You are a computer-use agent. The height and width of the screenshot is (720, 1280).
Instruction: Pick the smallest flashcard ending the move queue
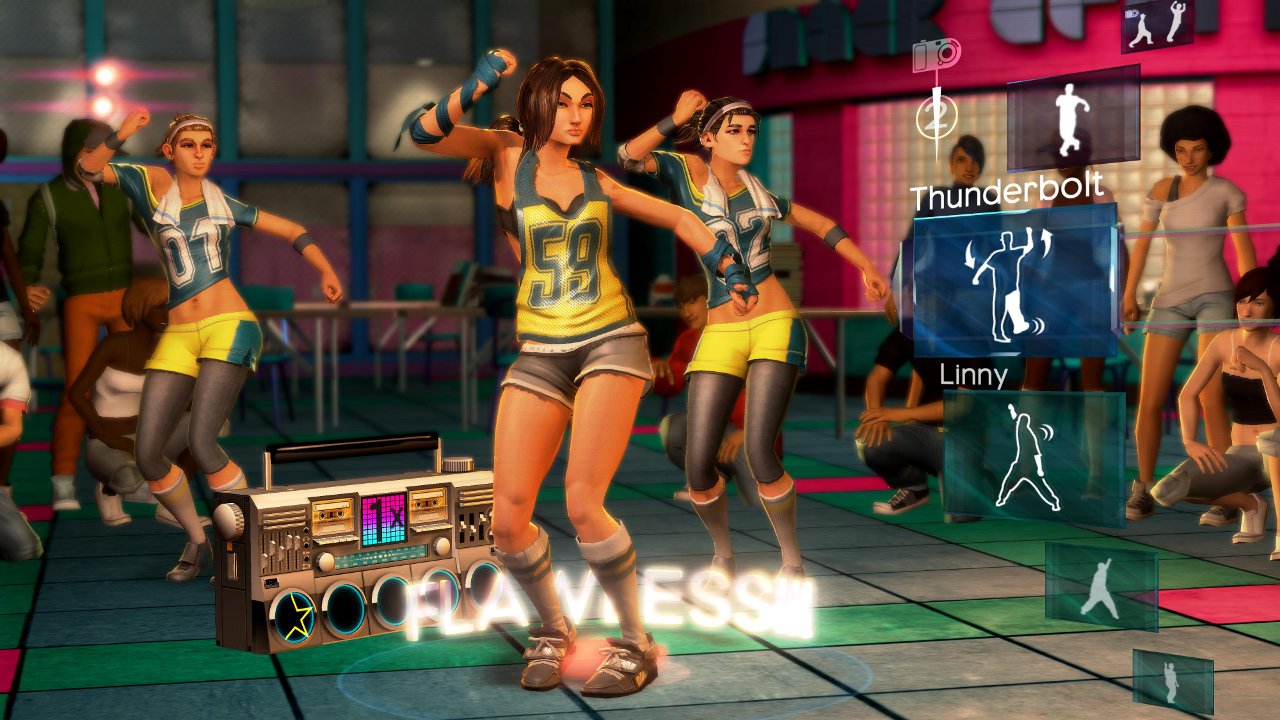click(x=1172, y=680)
